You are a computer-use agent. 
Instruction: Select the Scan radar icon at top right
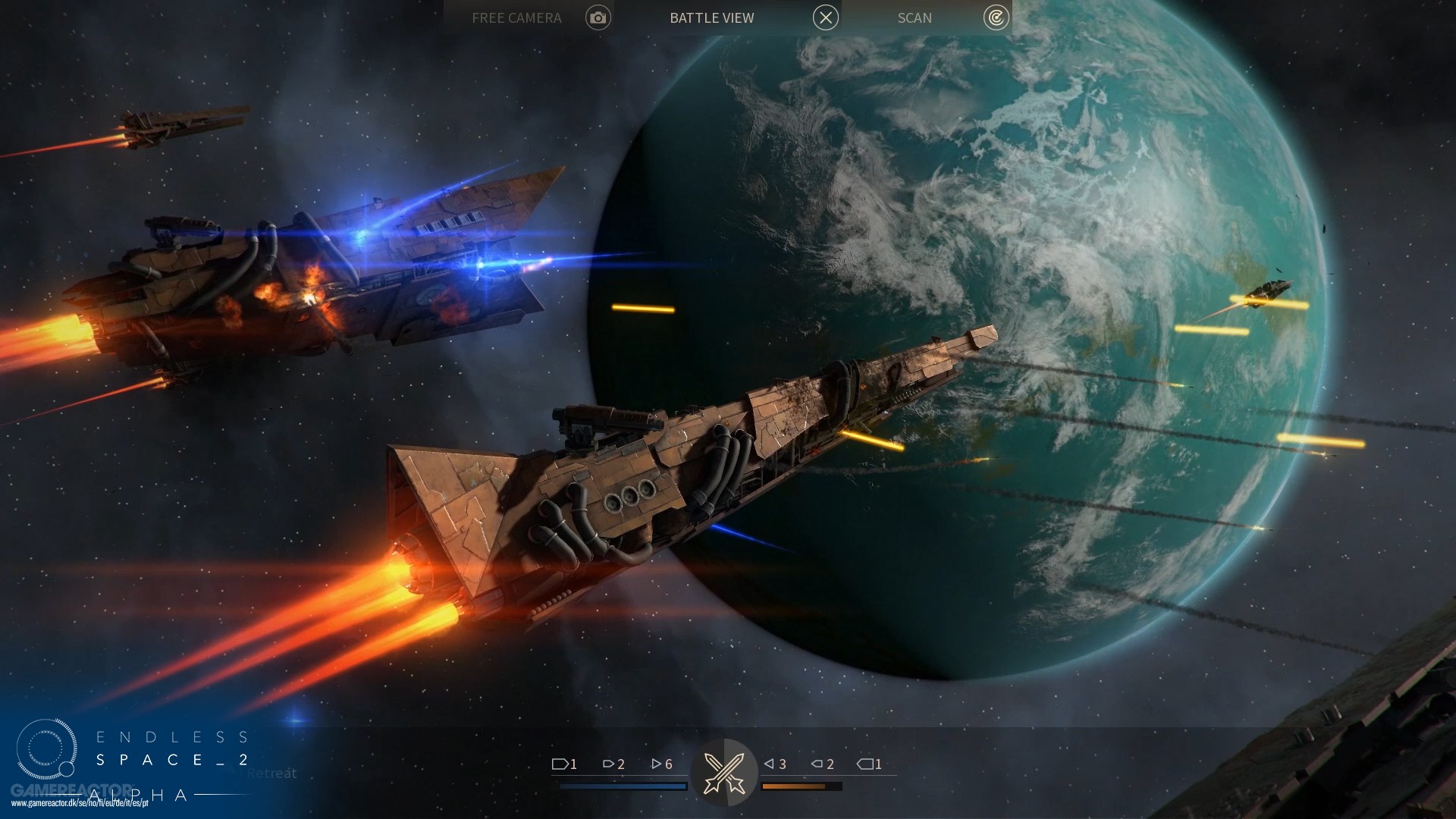(x=996, y=17)
